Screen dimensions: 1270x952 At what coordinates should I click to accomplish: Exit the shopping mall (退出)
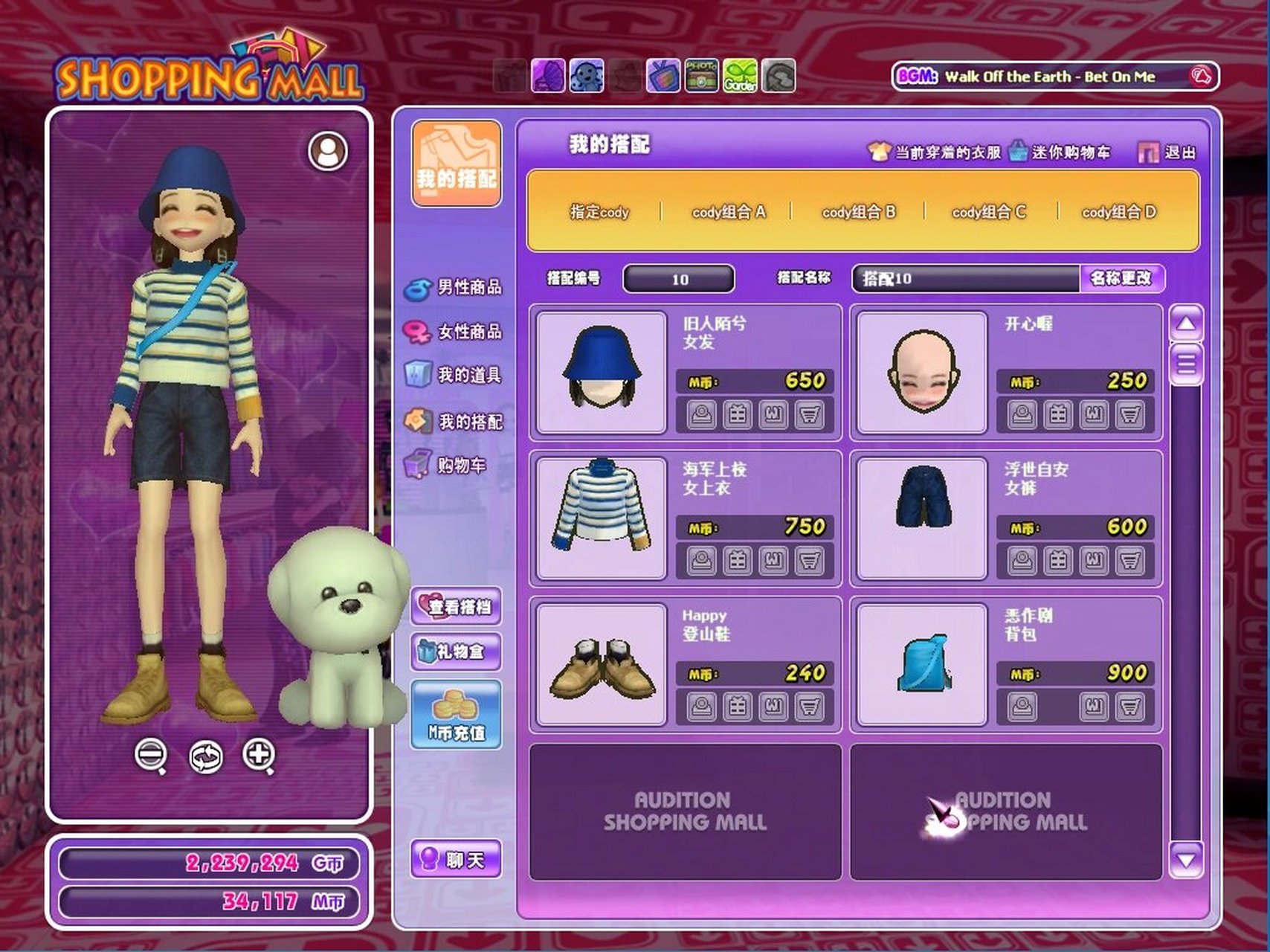1168,152
